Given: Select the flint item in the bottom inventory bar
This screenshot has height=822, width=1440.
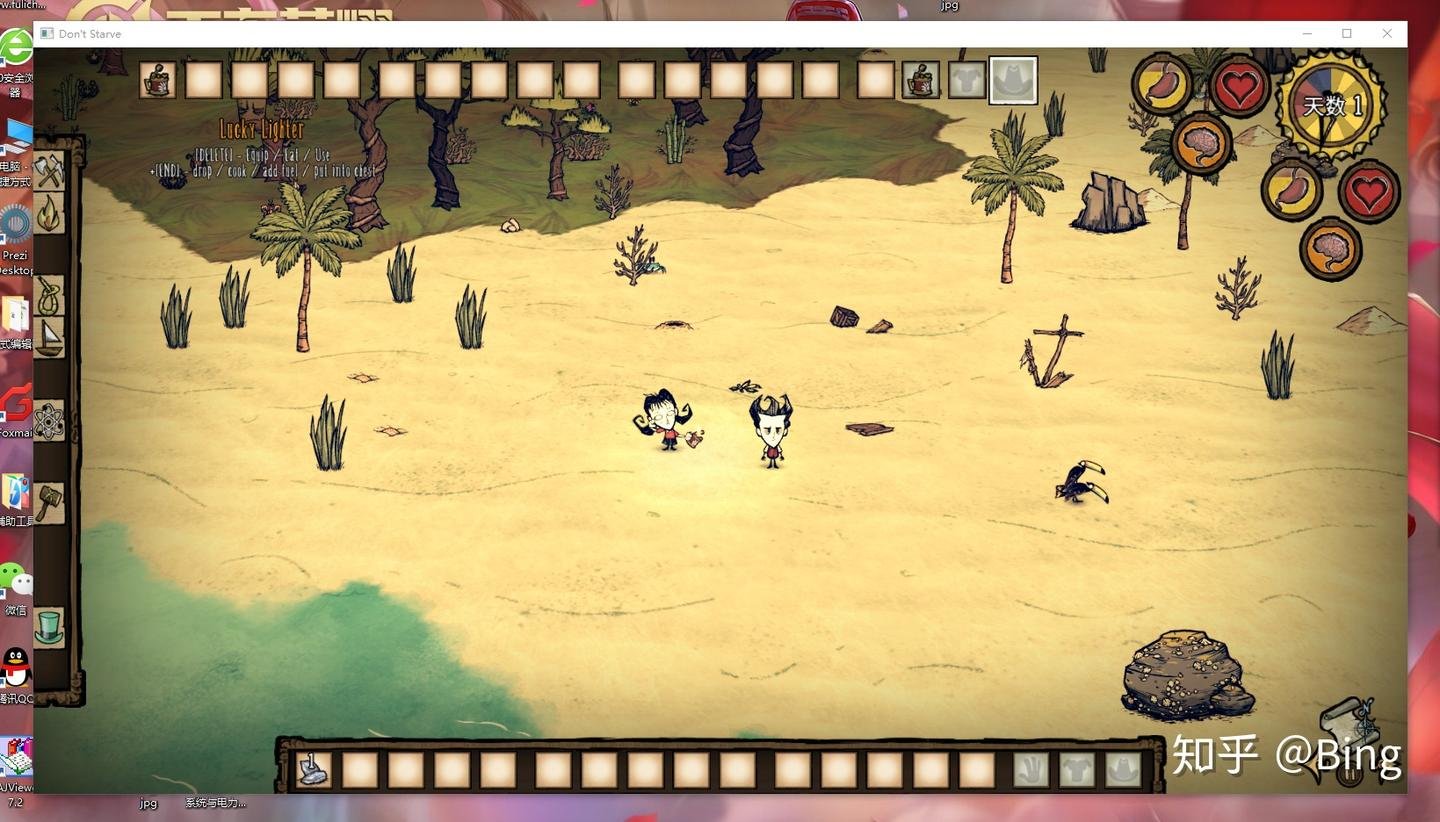Looking at the screenshot, I should [315, 770].
